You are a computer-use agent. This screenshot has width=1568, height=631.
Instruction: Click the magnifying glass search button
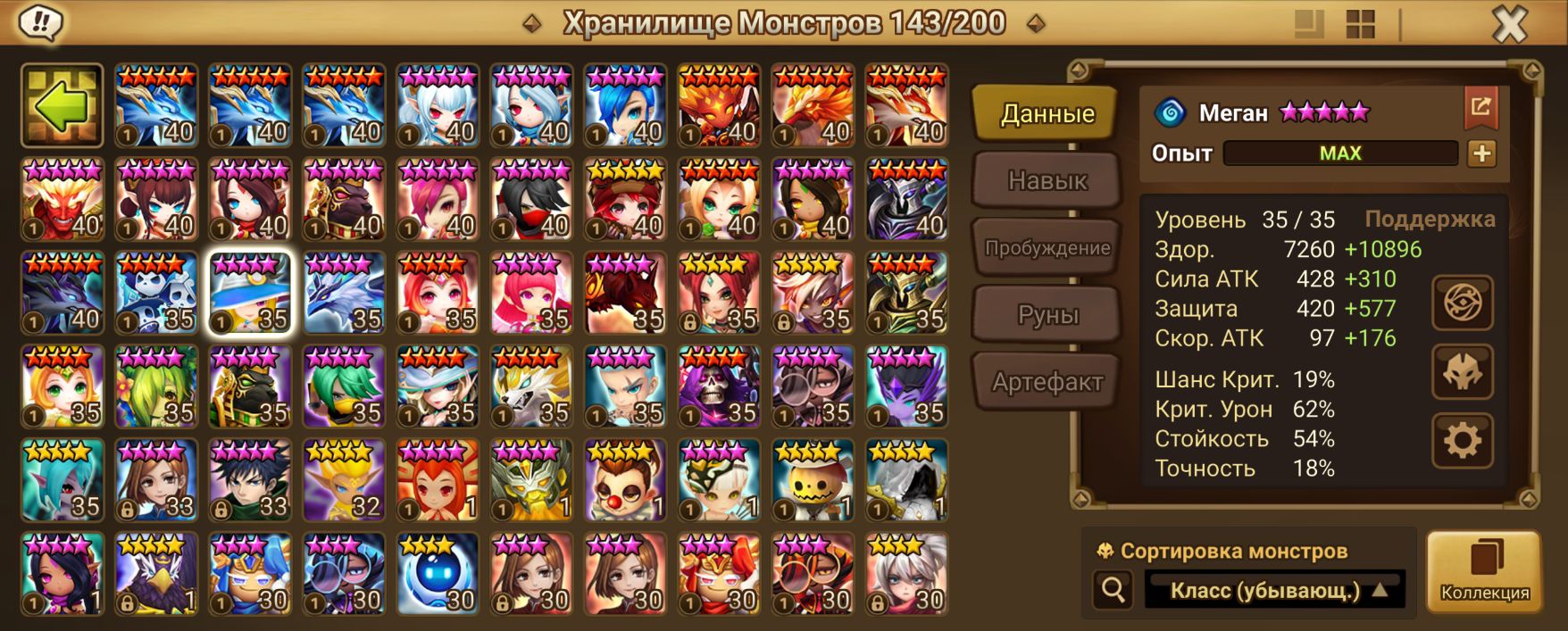coord(1113,590)
